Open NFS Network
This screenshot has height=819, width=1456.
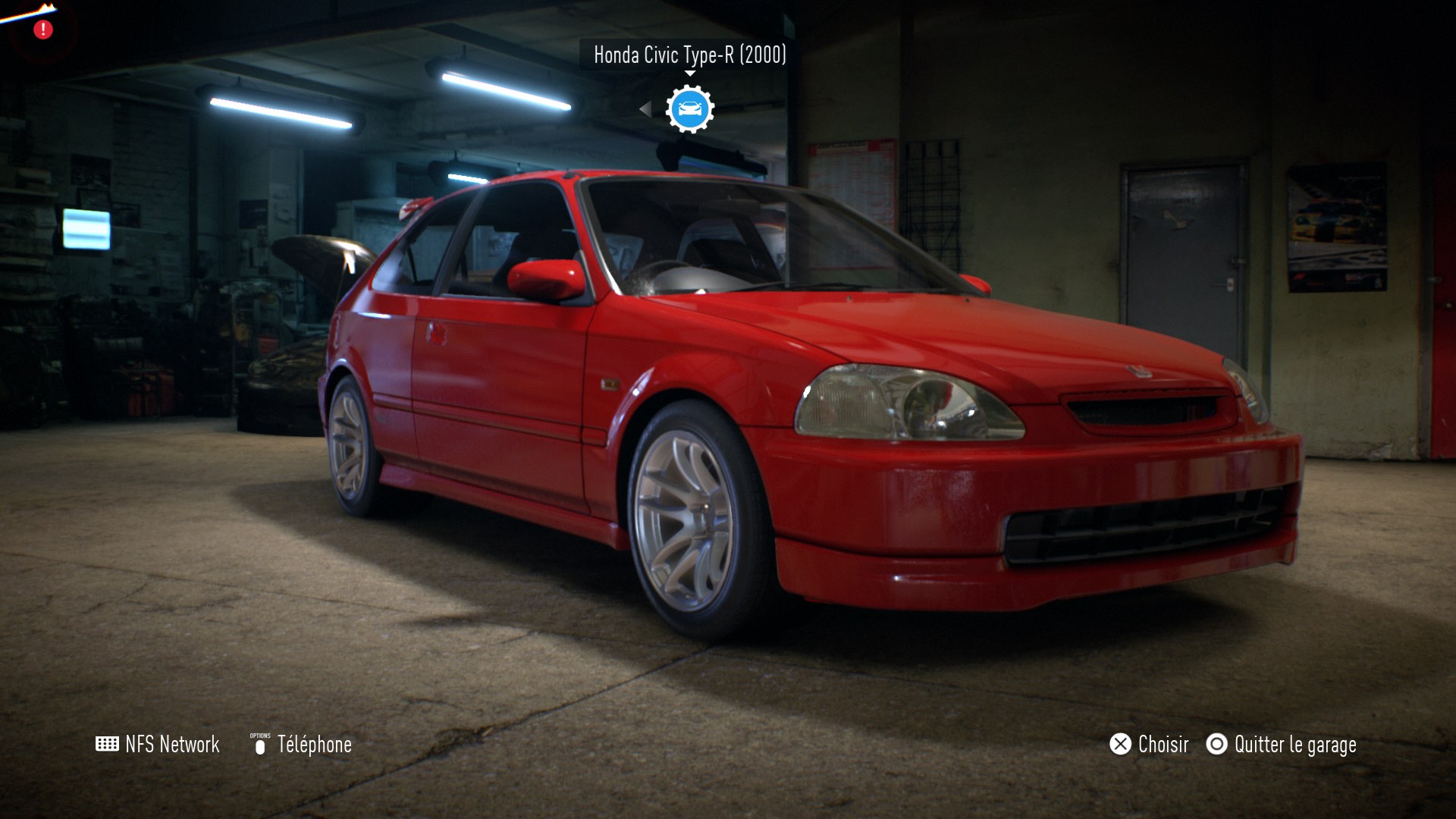(x=158, y=744)
